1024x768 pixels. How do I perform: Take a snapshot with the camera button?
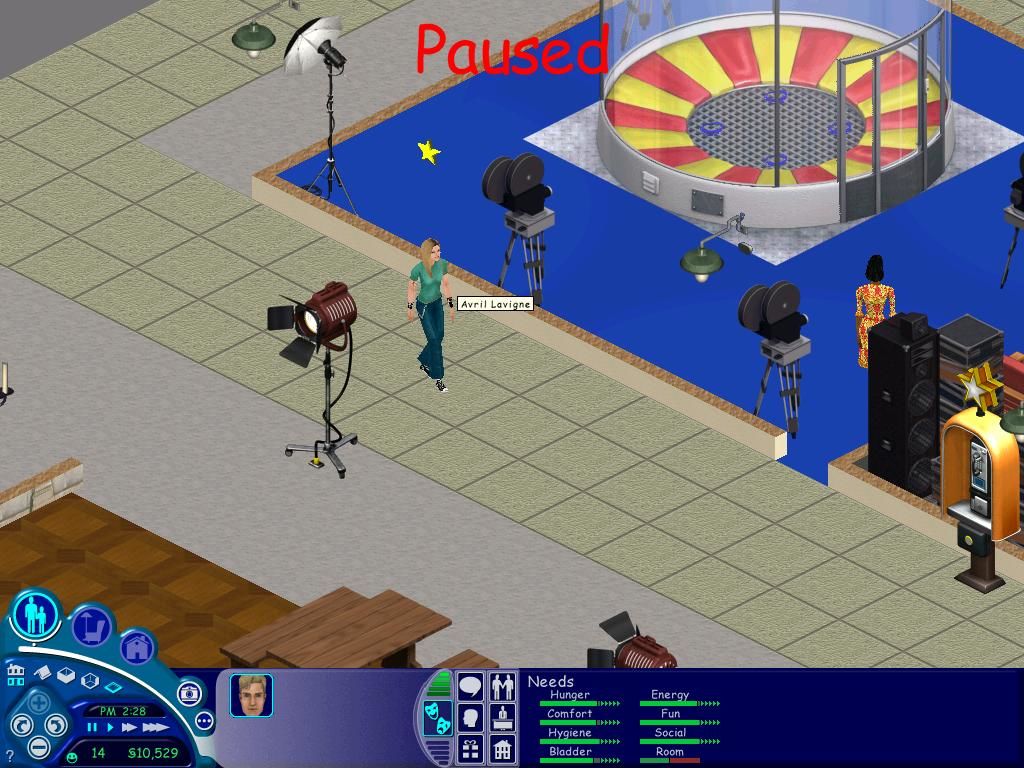coord(190,694)
